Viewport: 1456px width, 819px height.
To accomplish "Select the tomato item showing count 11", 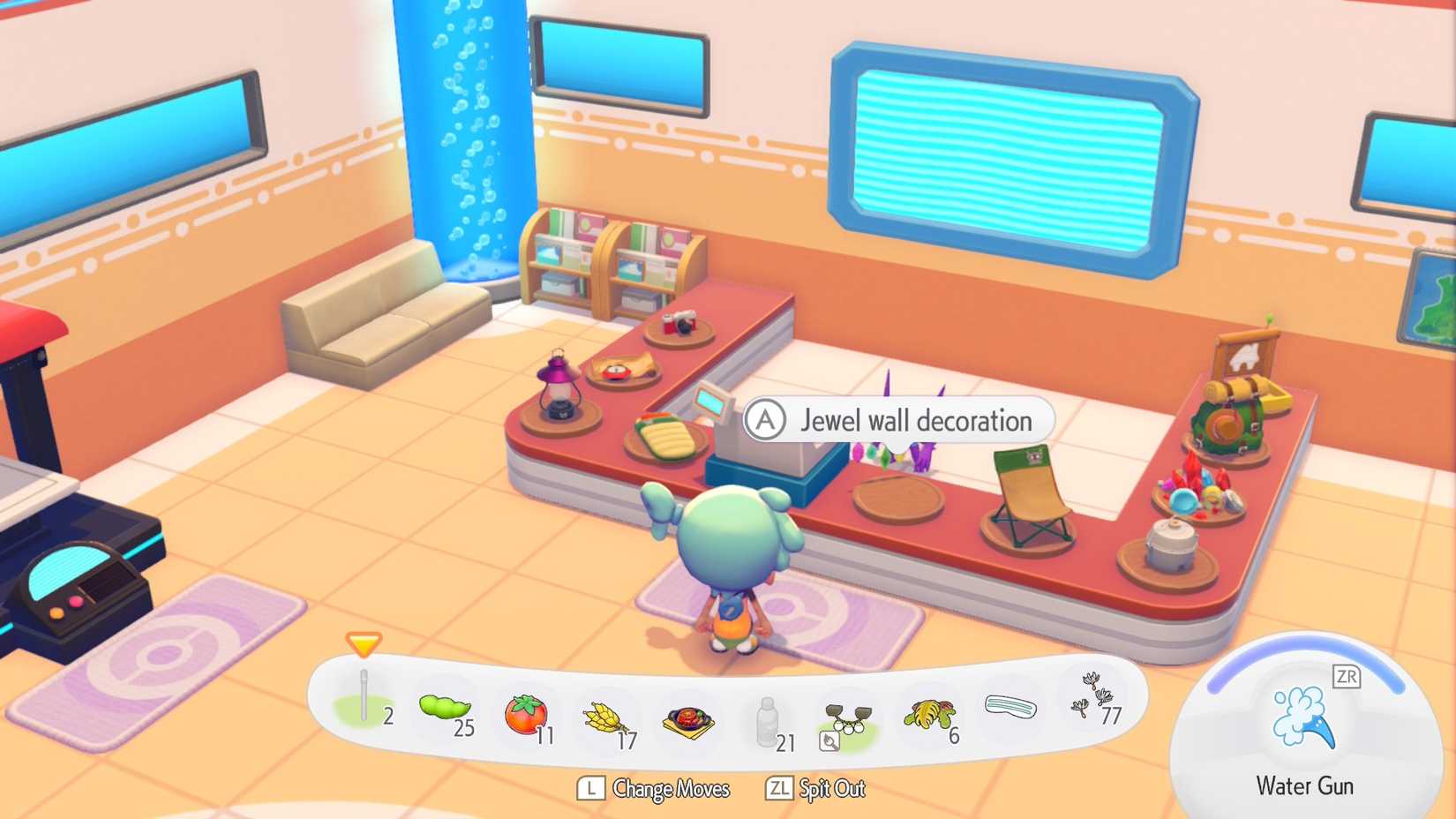I will 525,711.
